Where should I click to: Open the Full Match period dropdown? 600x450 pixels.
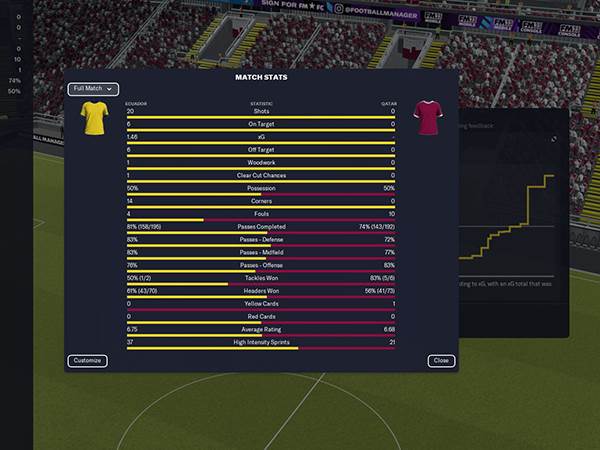point(94,89)
